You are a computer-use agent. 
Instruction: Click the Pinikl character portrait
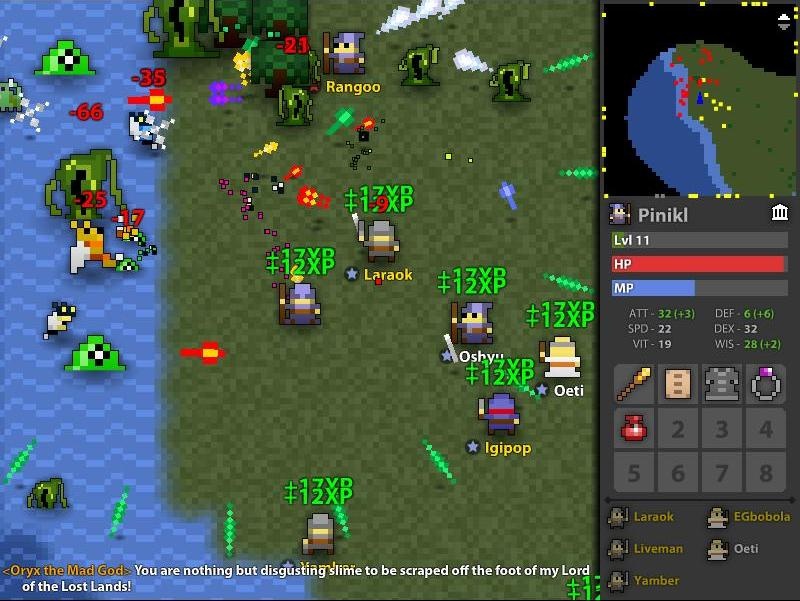pos(620,214)
